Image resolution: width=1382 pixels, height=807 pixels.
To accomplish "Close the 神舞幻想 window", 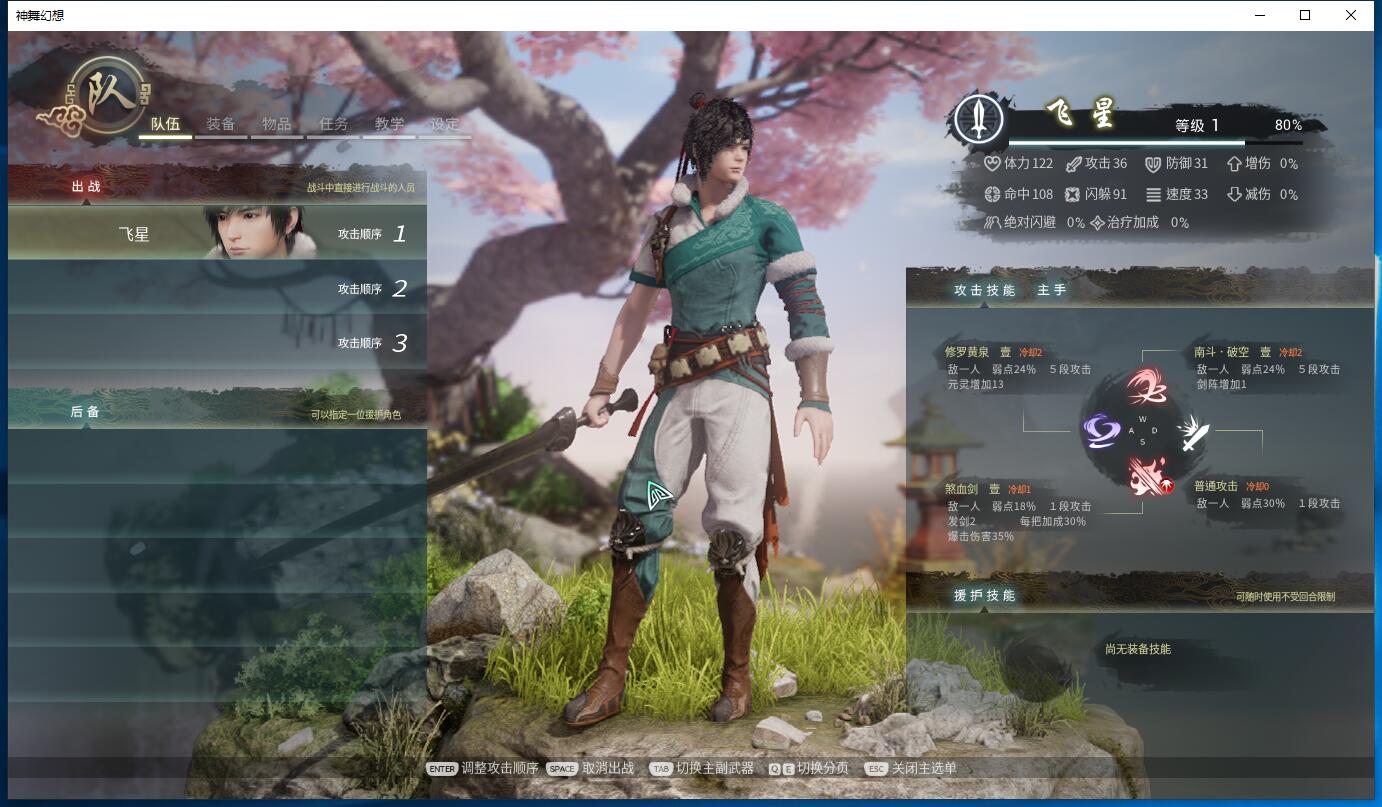I will [1351, 15].
